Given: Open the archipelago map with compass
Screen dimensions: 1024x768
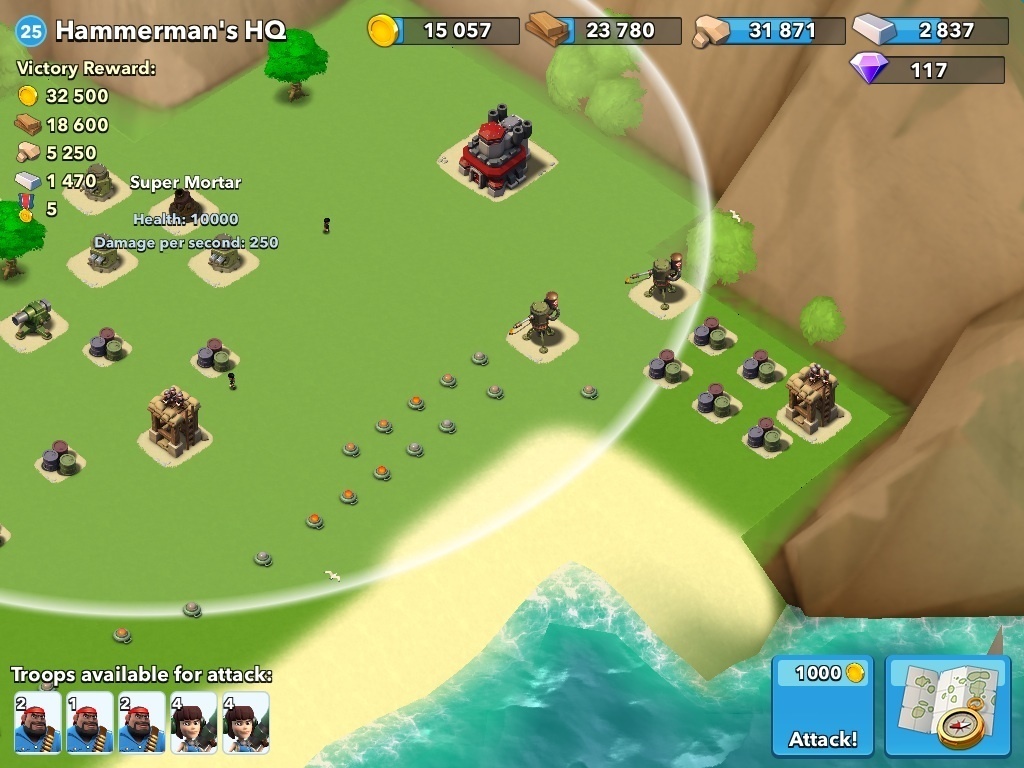Looking at the screenshot, I should [948, 706].
